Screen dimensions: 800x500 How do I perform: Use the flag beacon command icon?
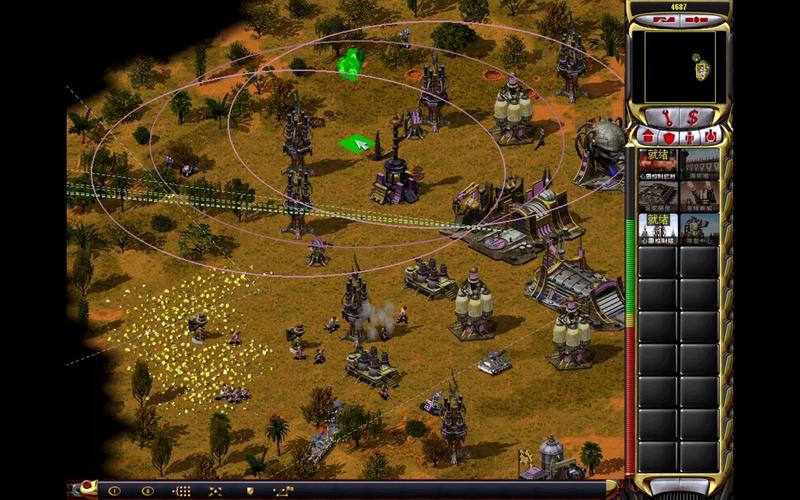pyautogui.click(x=284, y=491)
